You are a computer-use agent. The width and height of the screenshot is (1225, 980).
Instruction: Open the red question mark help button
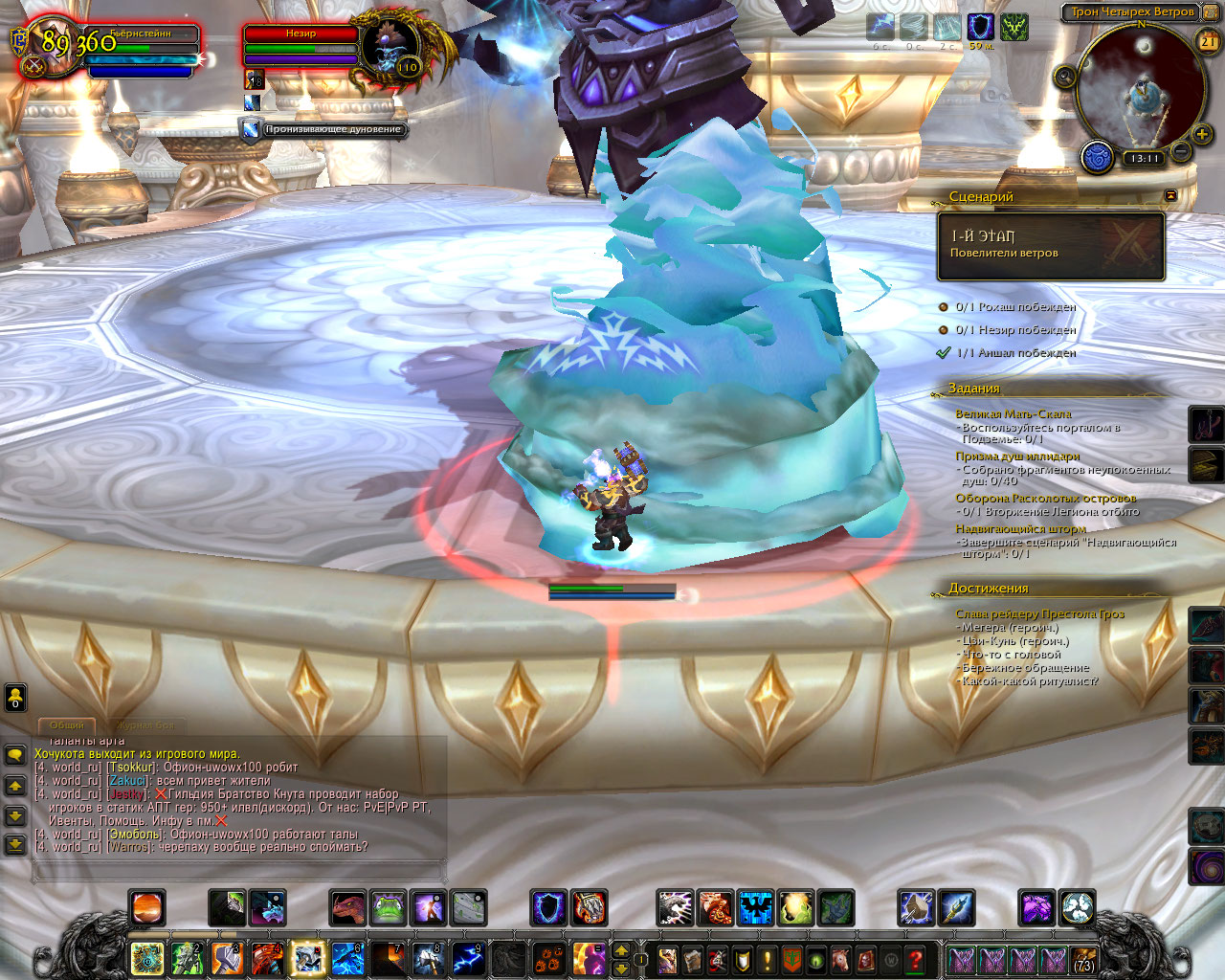pos(916,959)
